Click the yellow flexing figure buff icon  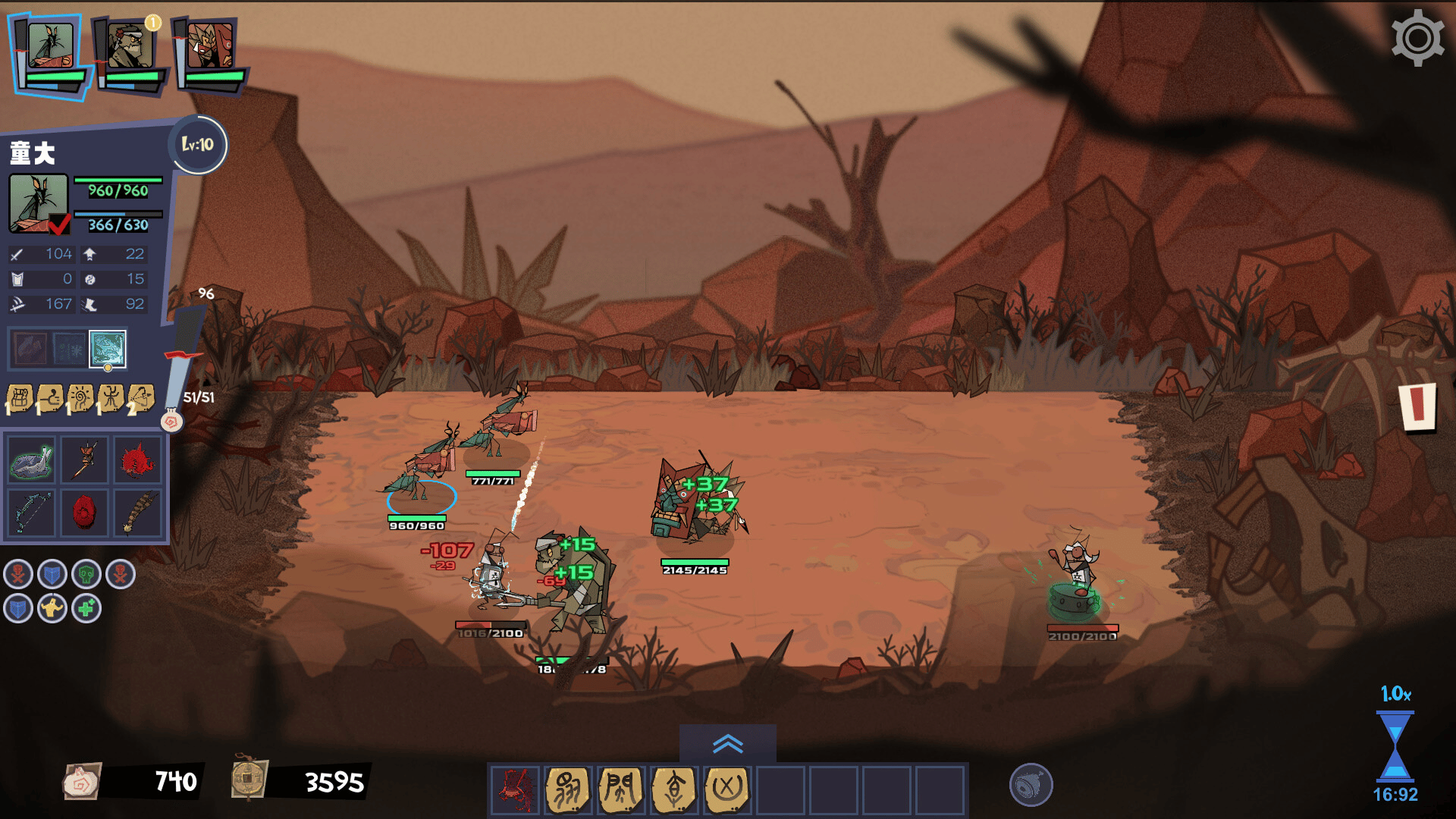coord(52,608)
